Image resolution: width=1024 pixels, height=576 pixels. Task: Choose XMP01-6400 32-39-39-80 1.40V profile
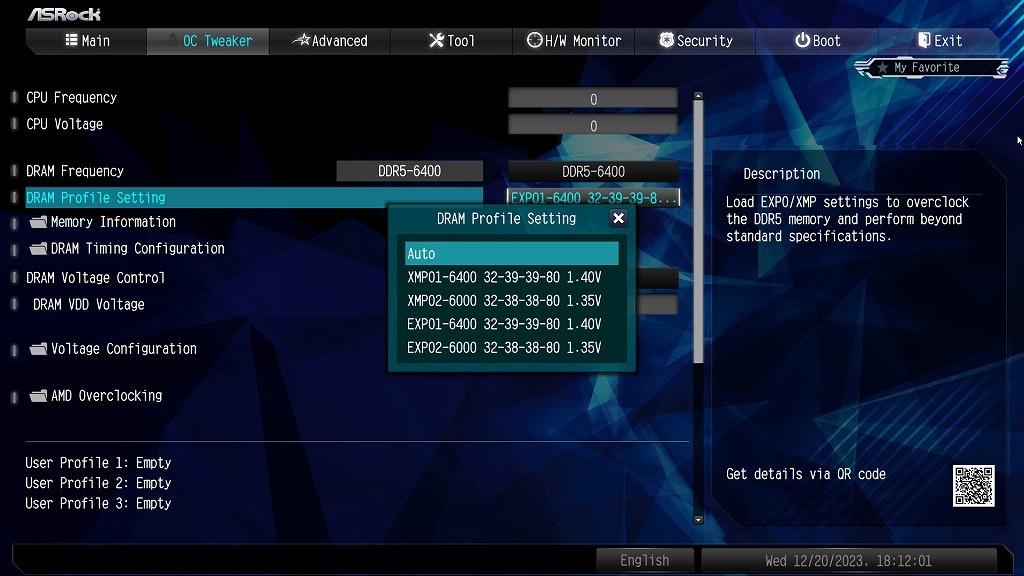tap(504, 277)
